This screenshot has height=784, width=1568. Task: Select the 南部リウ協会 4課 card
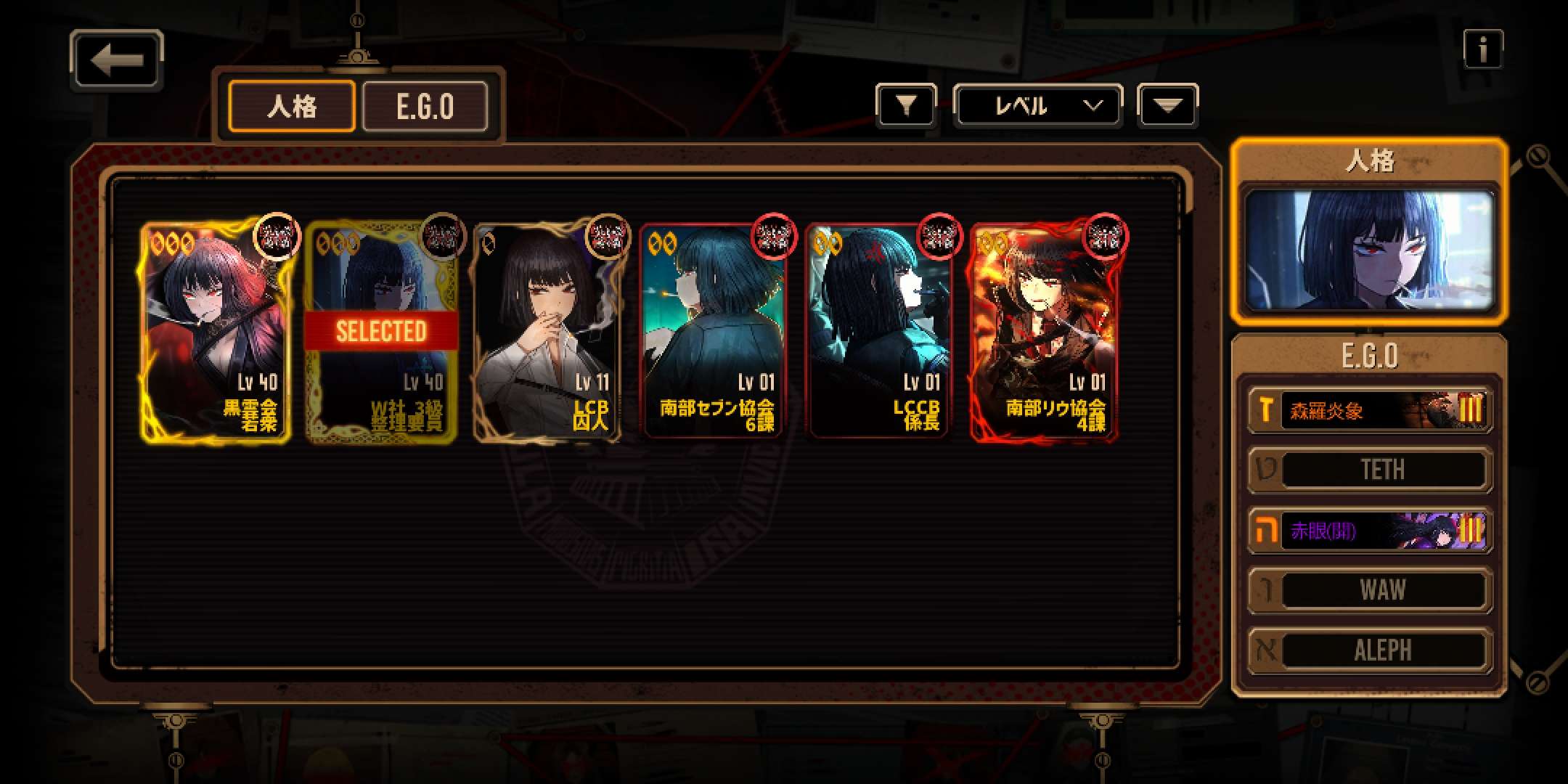point(1044,331)
